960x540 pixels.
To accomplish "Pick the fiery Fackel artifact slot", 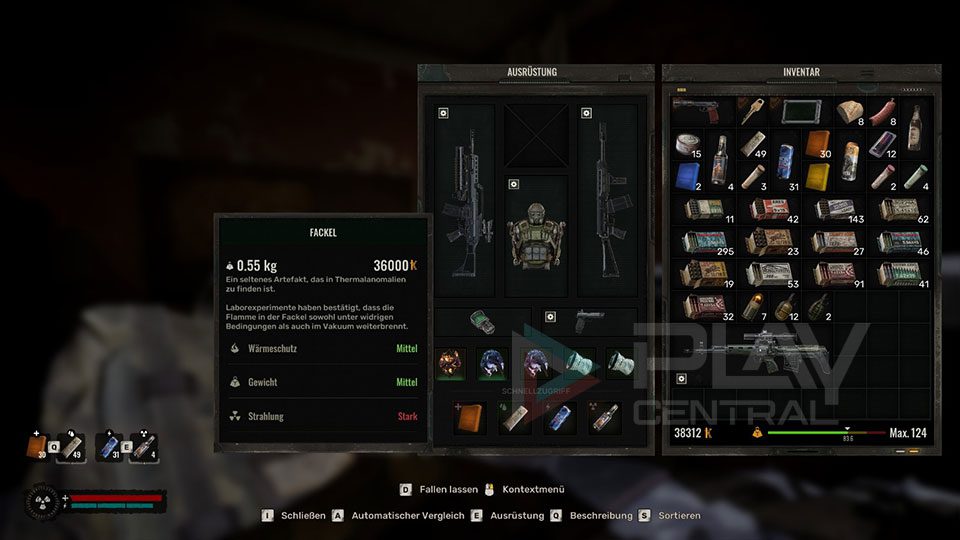I will (x=451, y=364).
